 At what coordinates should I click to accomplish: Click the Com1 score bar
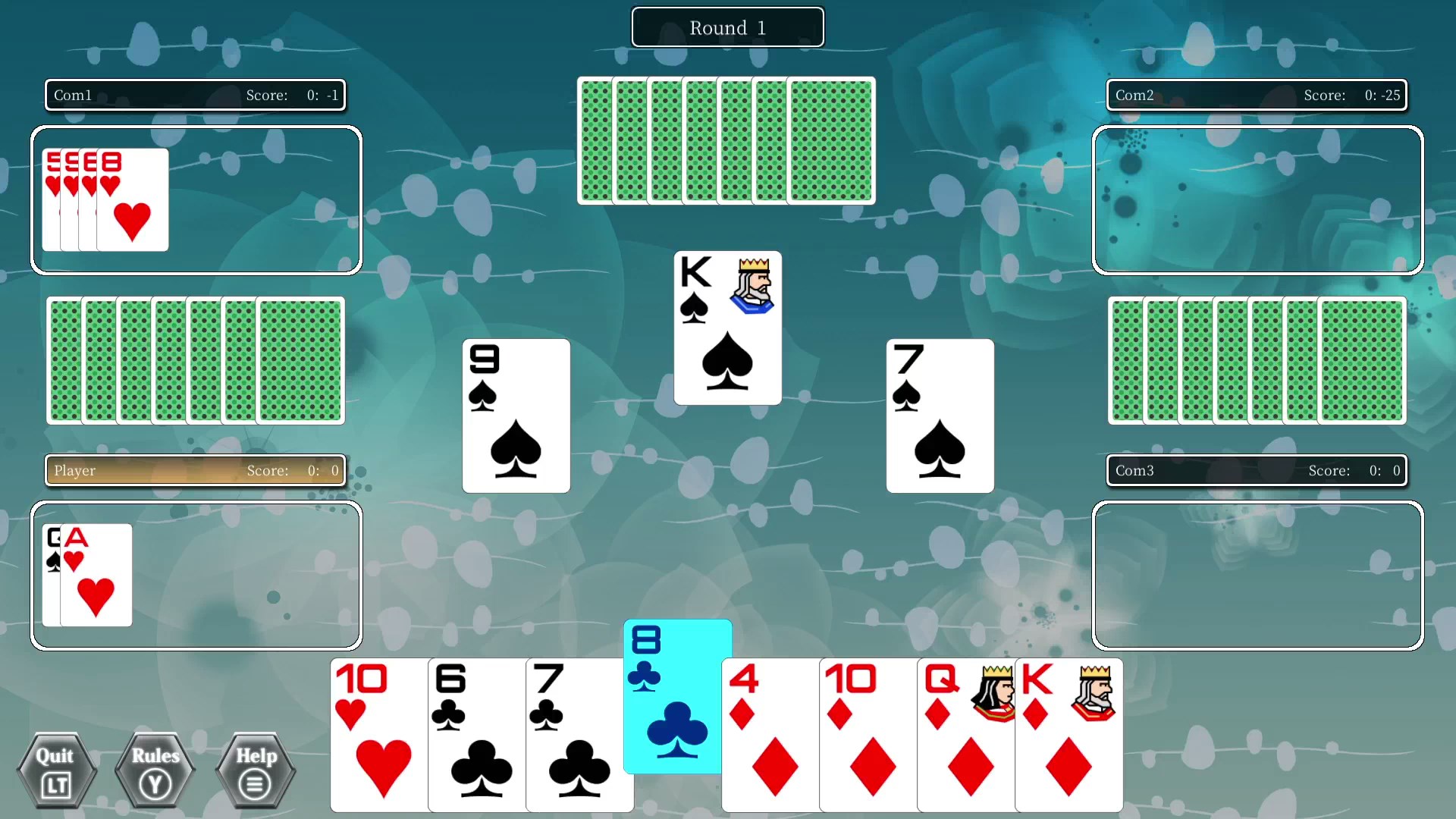tap(195, 95)
